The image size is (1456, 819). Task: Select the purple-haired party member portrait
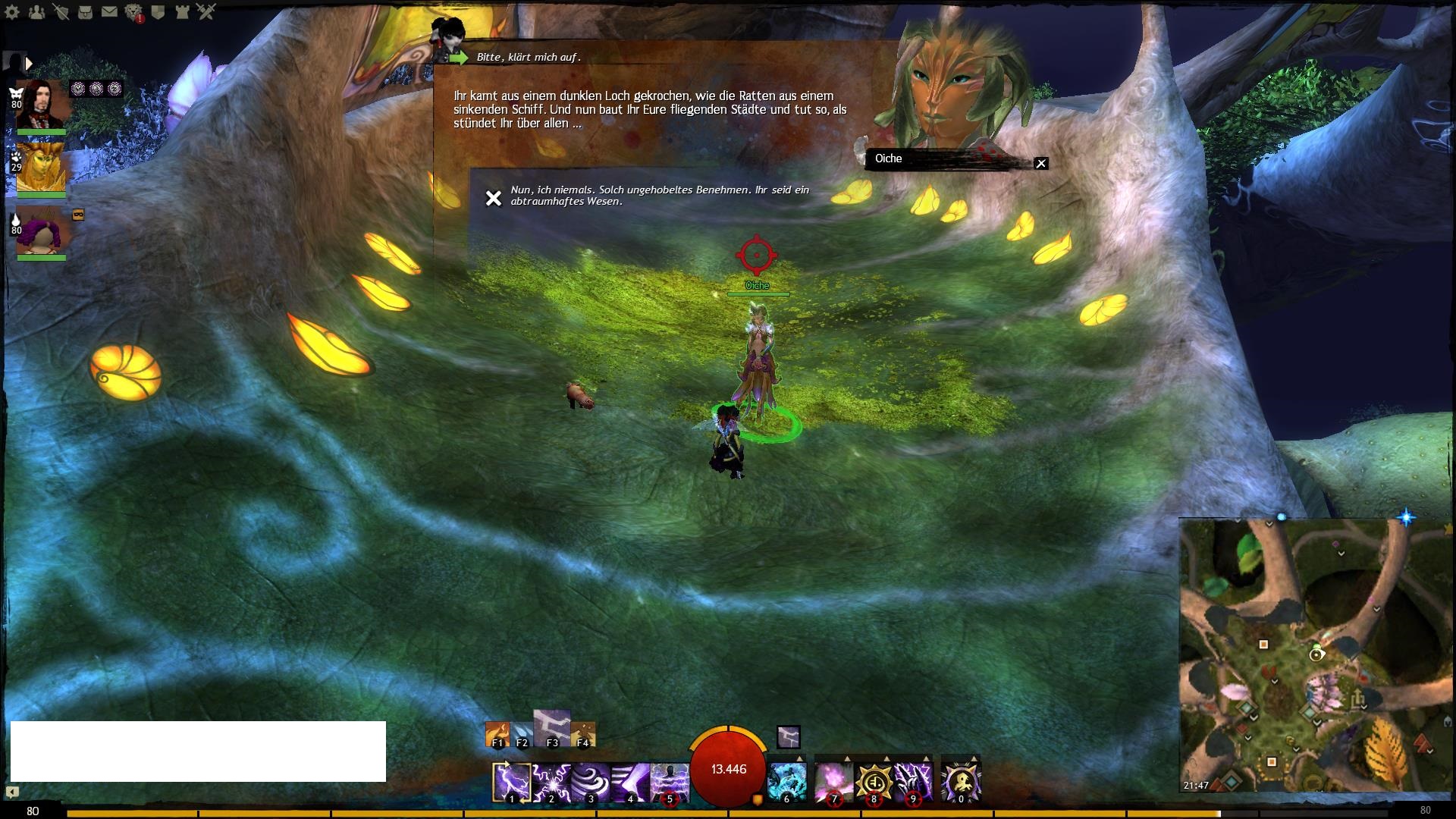point(42,230)
